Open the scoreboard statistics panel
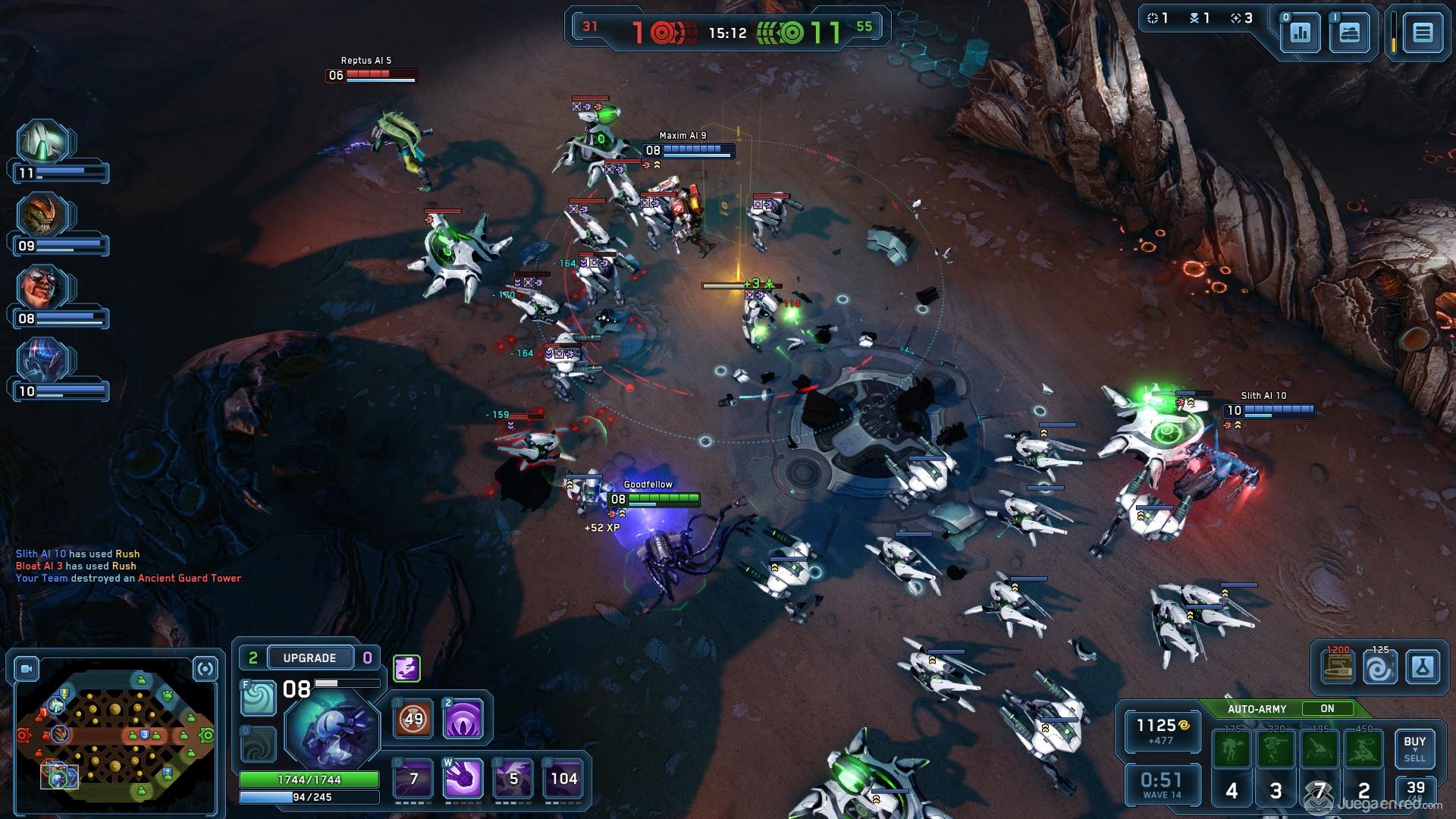The width and height of the screenshot is (1456, 819). (x=1300, y=33)
